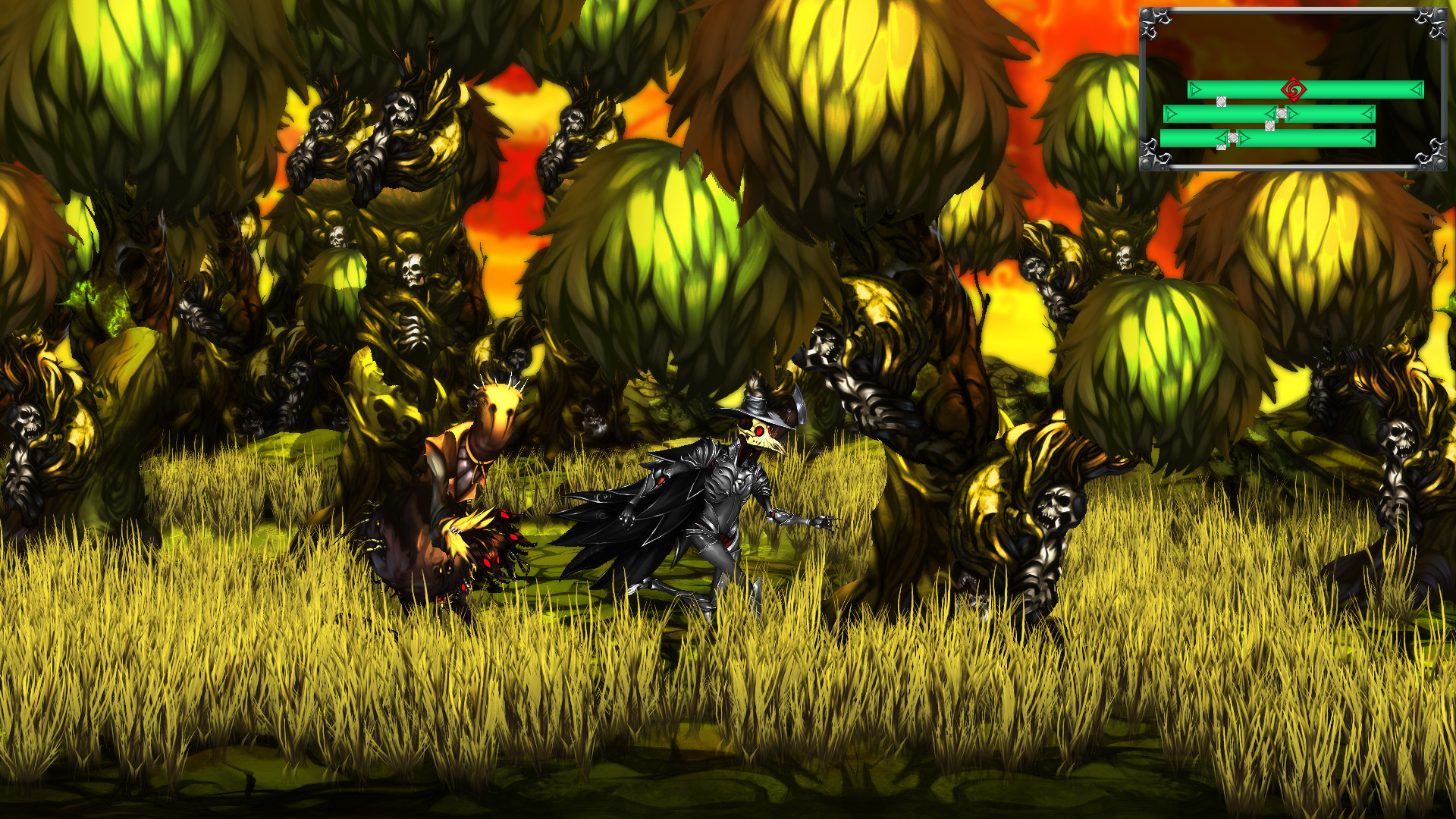Click the diamond marker between the middle and bottom bars
Screen dimensions: 1456x819
pos(1269,125)
